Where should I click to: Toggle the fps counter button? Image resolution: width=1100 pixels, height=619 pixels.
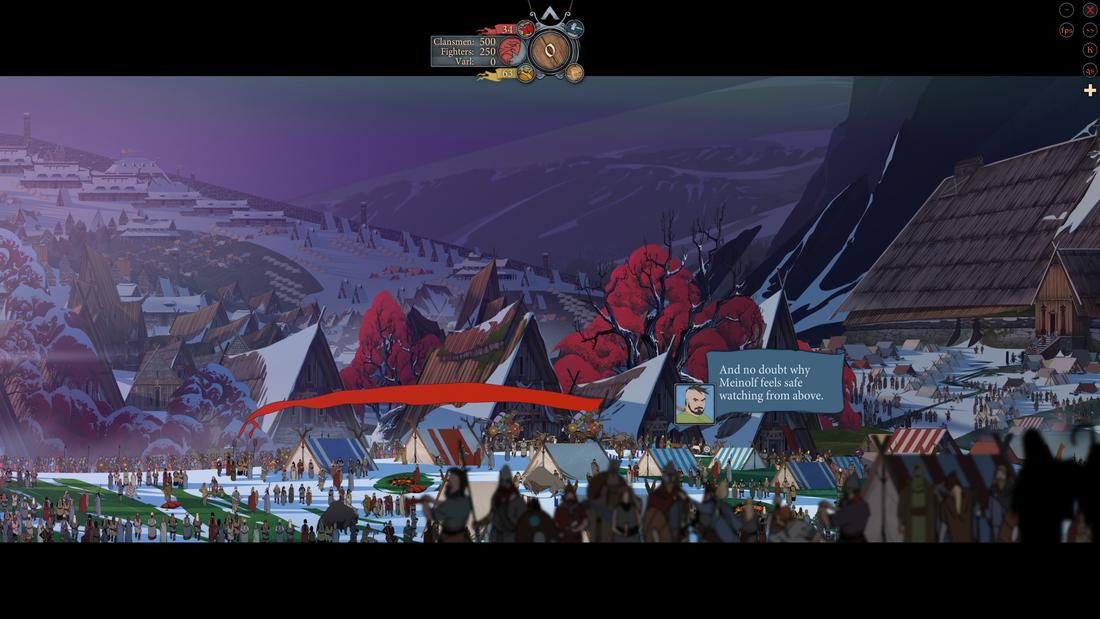pos(1067,30)
